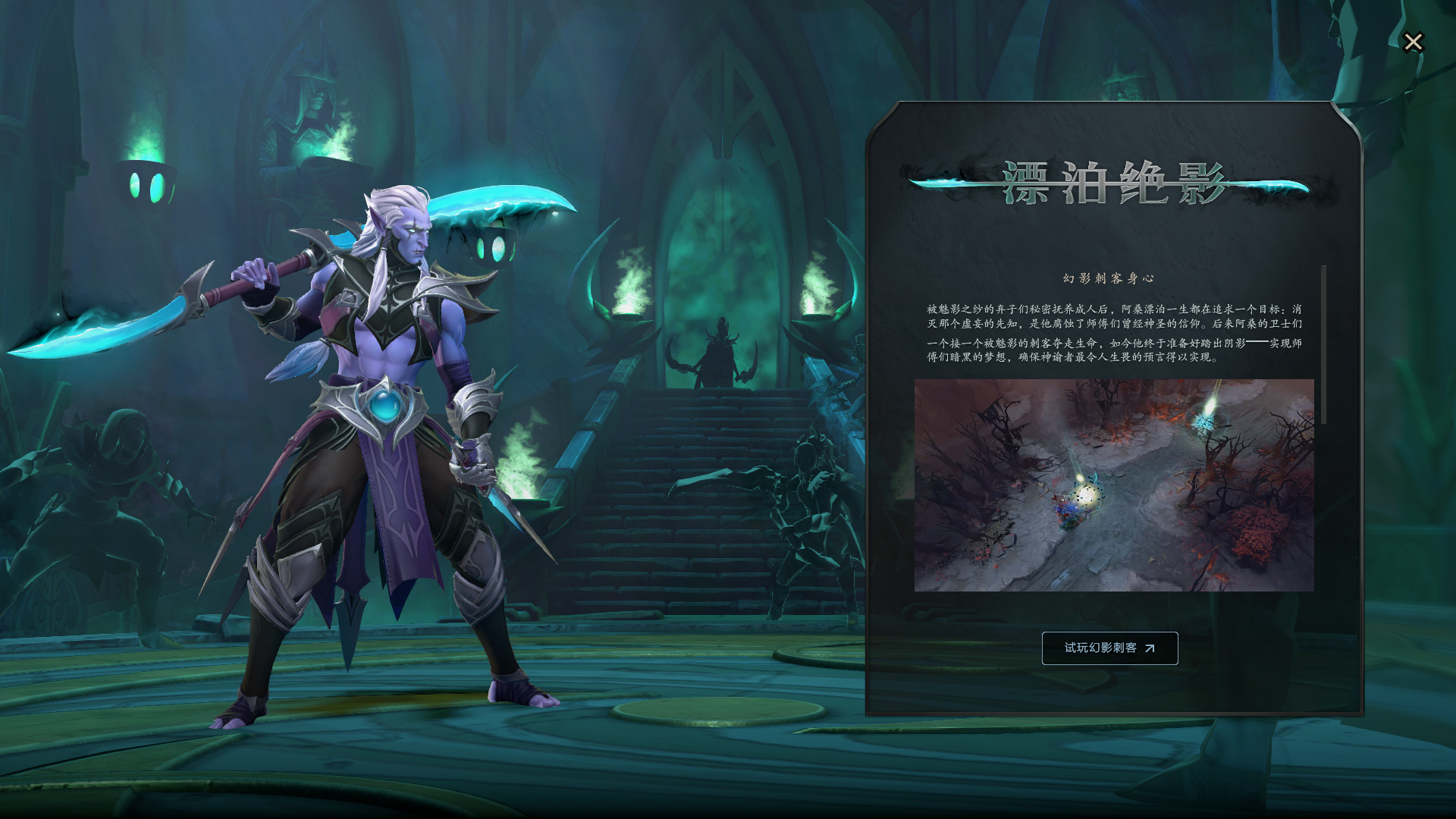Open the gameplay preview thumbnail
Screen dimensions: 1456x819
click(x=1113, y=485)
